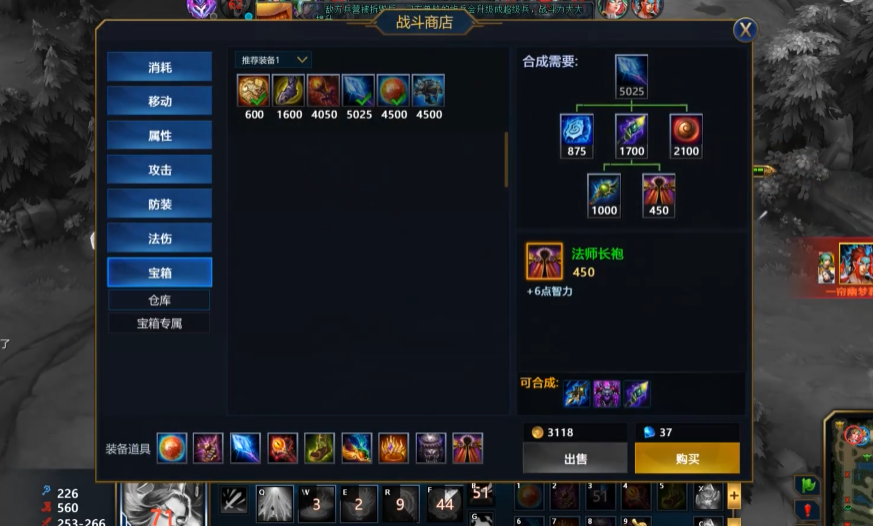Show the 攻击 attack items category

coord(160,170)
